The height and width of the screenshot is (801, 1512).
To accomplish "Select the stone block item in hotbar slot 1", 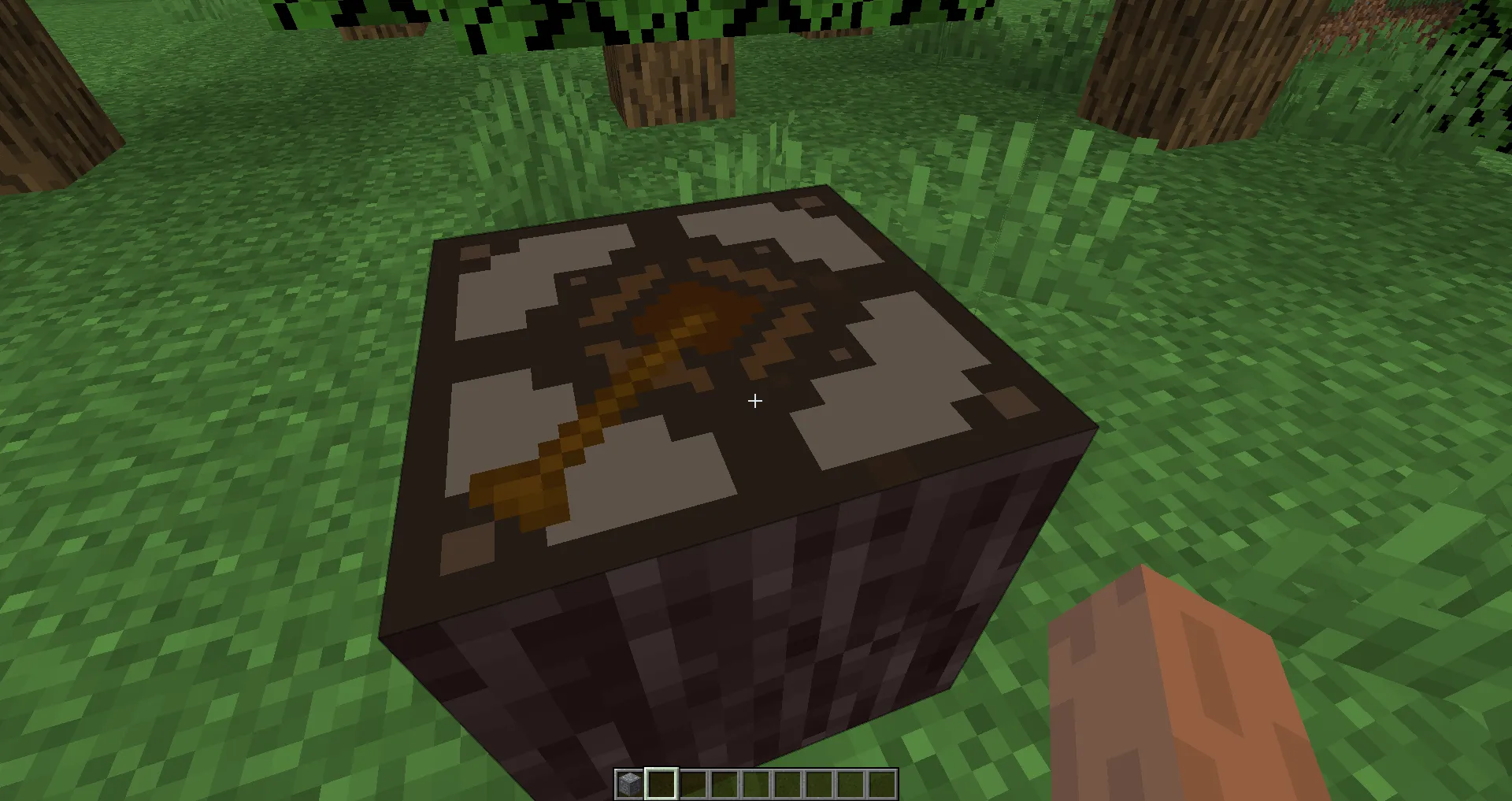I will coord(628,784).
